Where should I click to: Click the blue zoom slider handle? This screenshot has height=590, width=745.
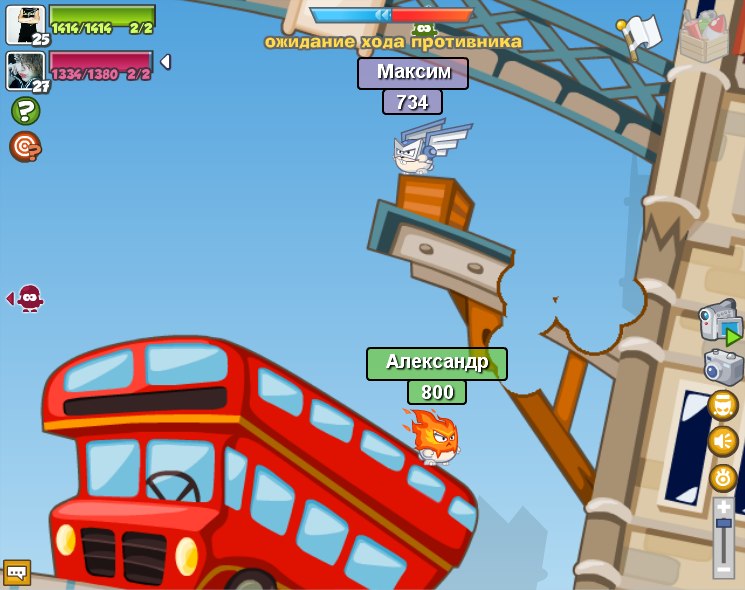pos(723,524)
